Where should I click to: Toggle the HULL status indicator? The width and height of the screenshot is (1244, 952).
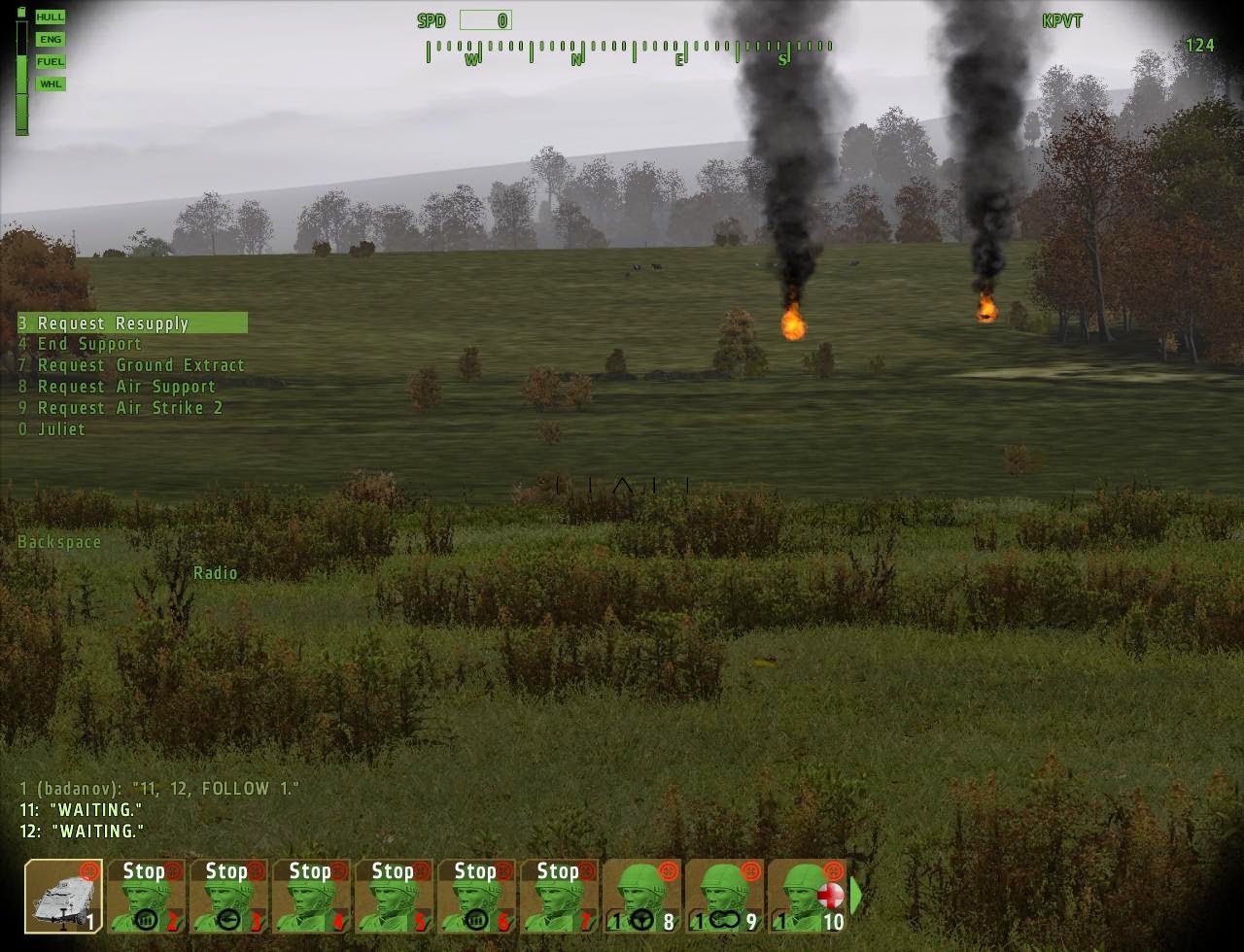tap(50, 17)
